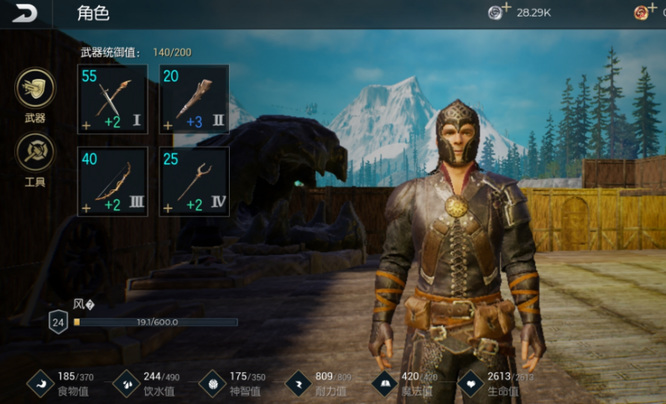
Task: Check the 饮水值 water stat icon
Action: 127,381
